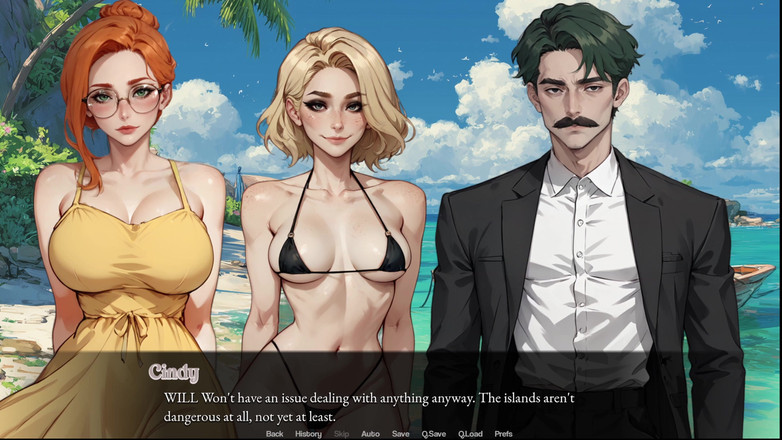This screenshot has height=440, width=782.
Task: Open the dialogue History log
Action: click(308, 434)
